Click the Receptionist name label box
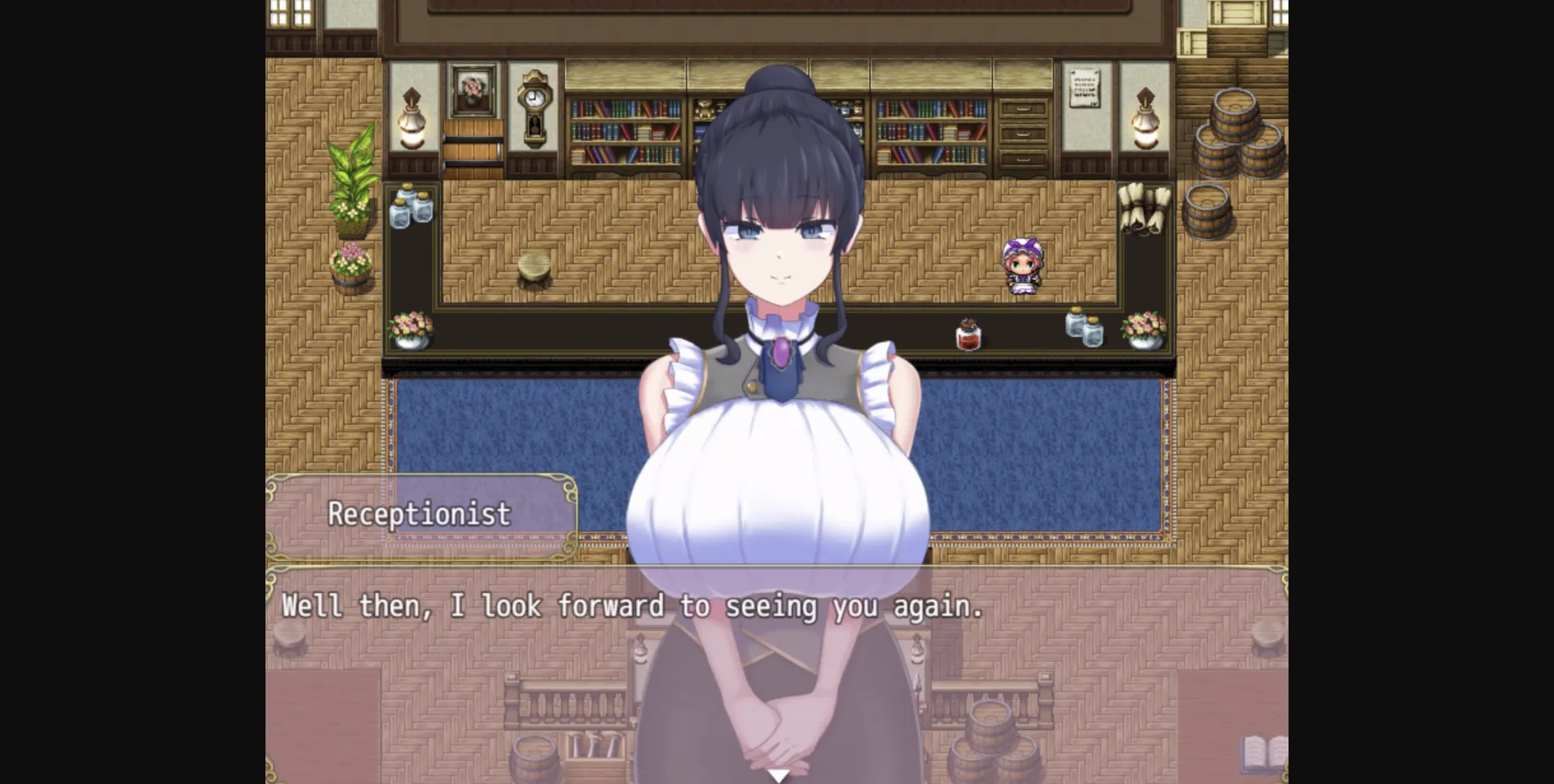The width and height of the screenshot is (1554, 784). point(421,513)
